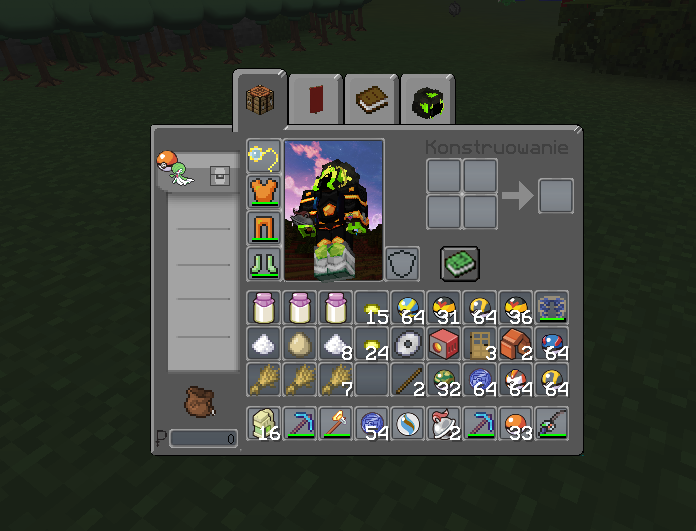Viewport: 696px width, 531px height.
Task: Open the red banner tab
Action: (316, 100)
